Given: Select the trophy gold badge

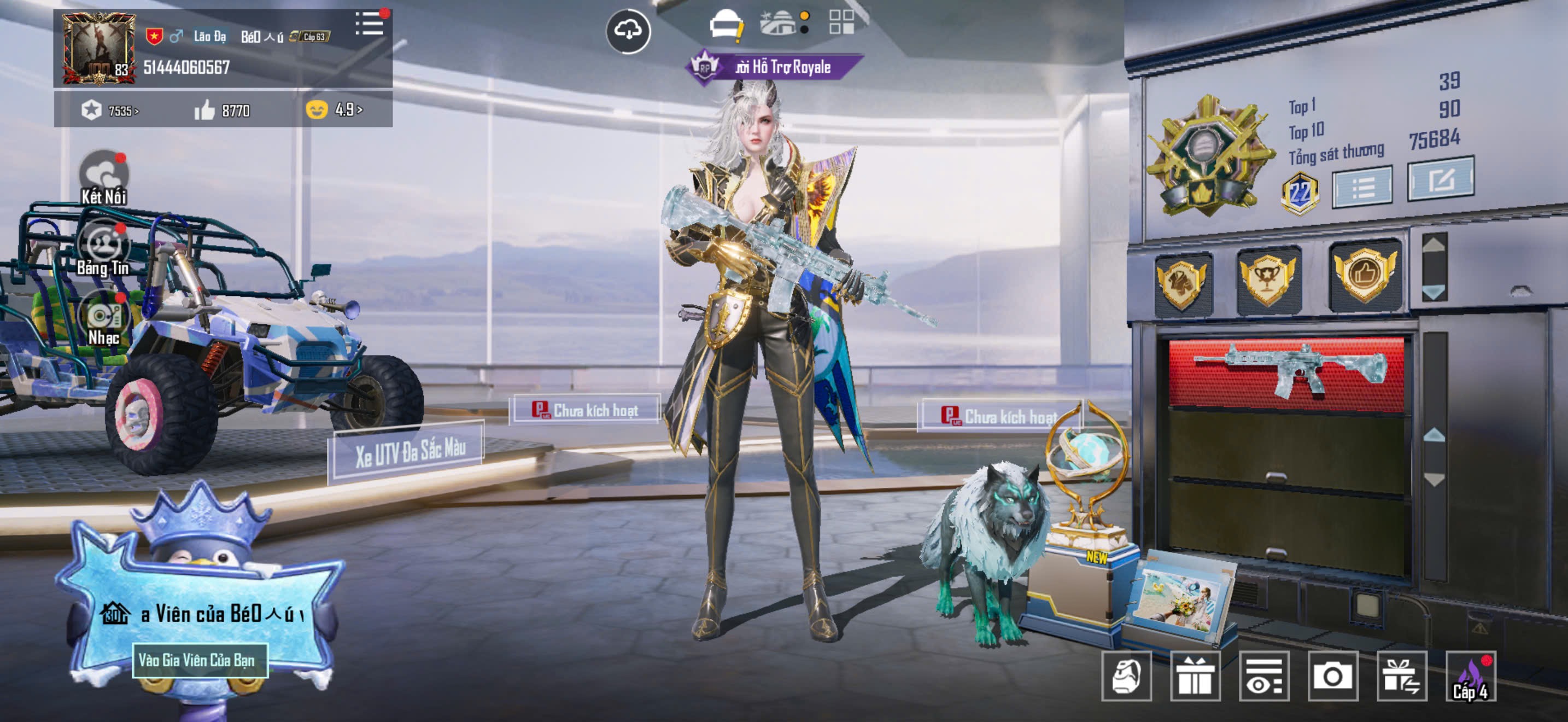Looking at the screenshot, I should pyautogui.click(x=1268, y=281).
